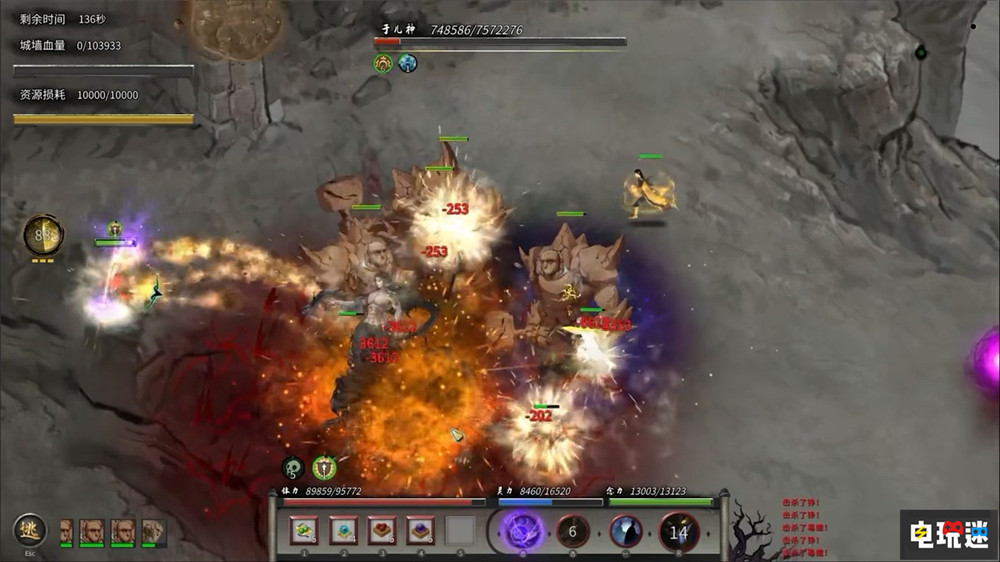Image resolution: width=1000 pixels, height=562 pixels.
Task: Inspect the boss's green circular buff icon
Action: coord(383,64)
